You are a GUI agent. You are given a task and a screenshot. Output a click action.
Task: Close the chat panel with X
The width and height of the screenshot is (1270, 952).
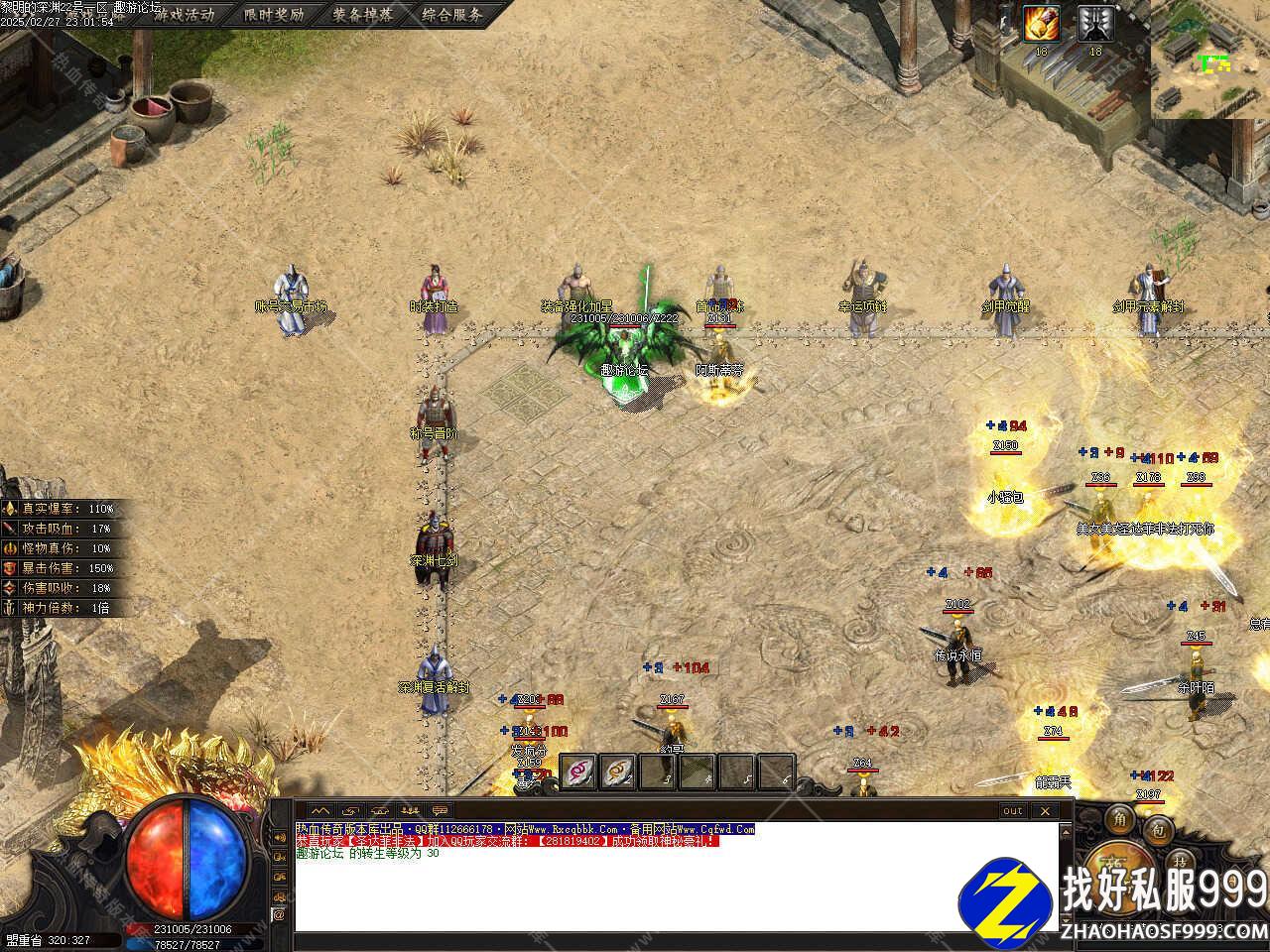click(1043, 811)
